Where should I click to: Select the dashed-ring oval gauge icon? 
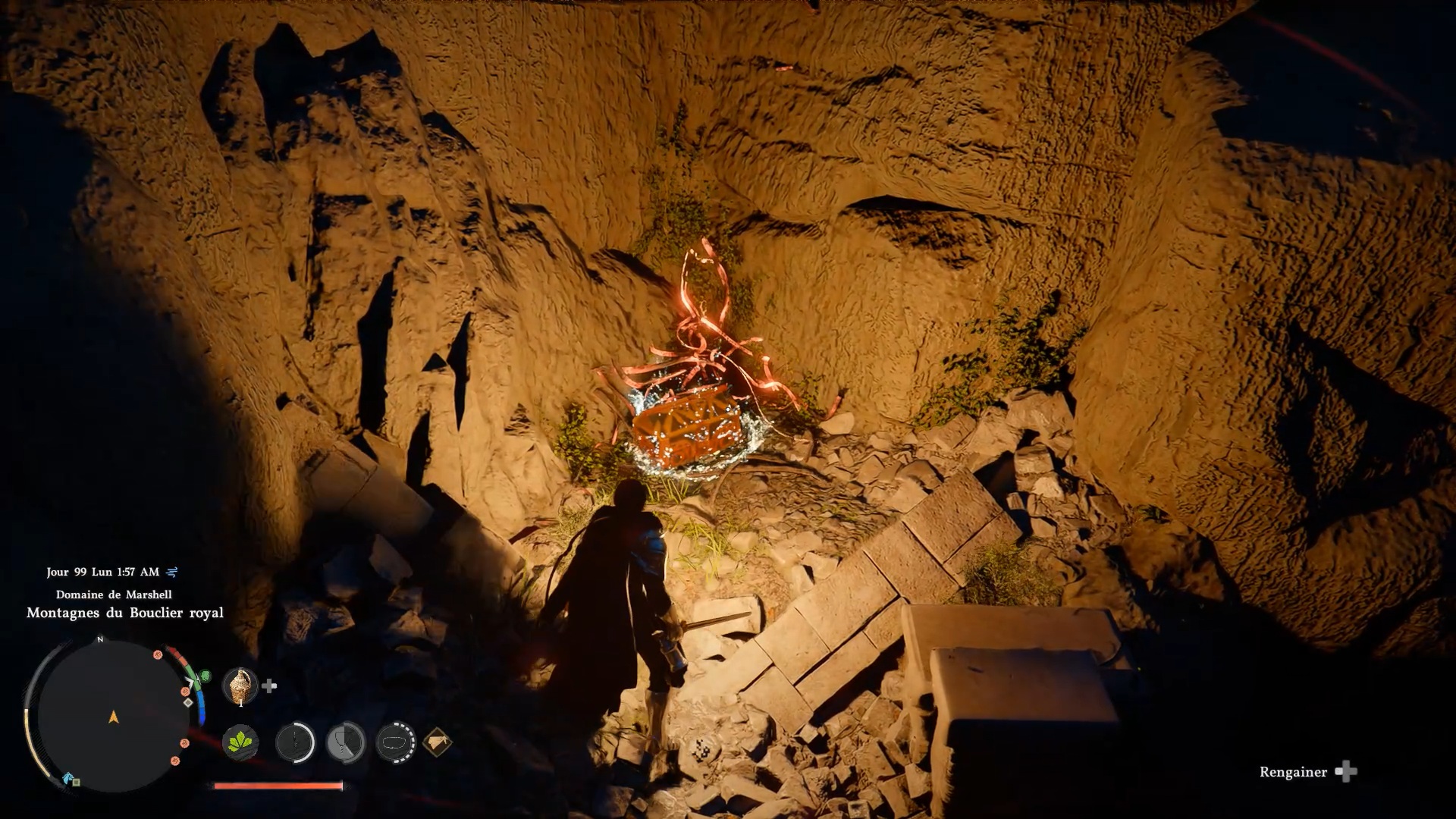pos(396,742)
